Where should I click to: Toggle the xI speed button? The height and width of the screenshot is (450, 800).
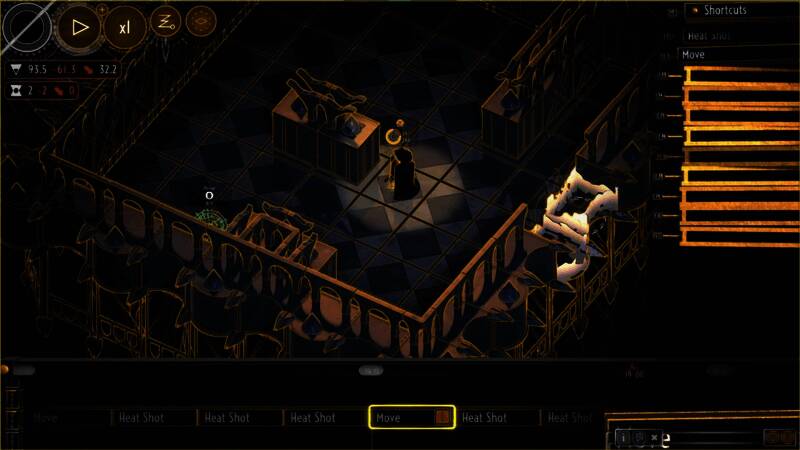[124, 27]
